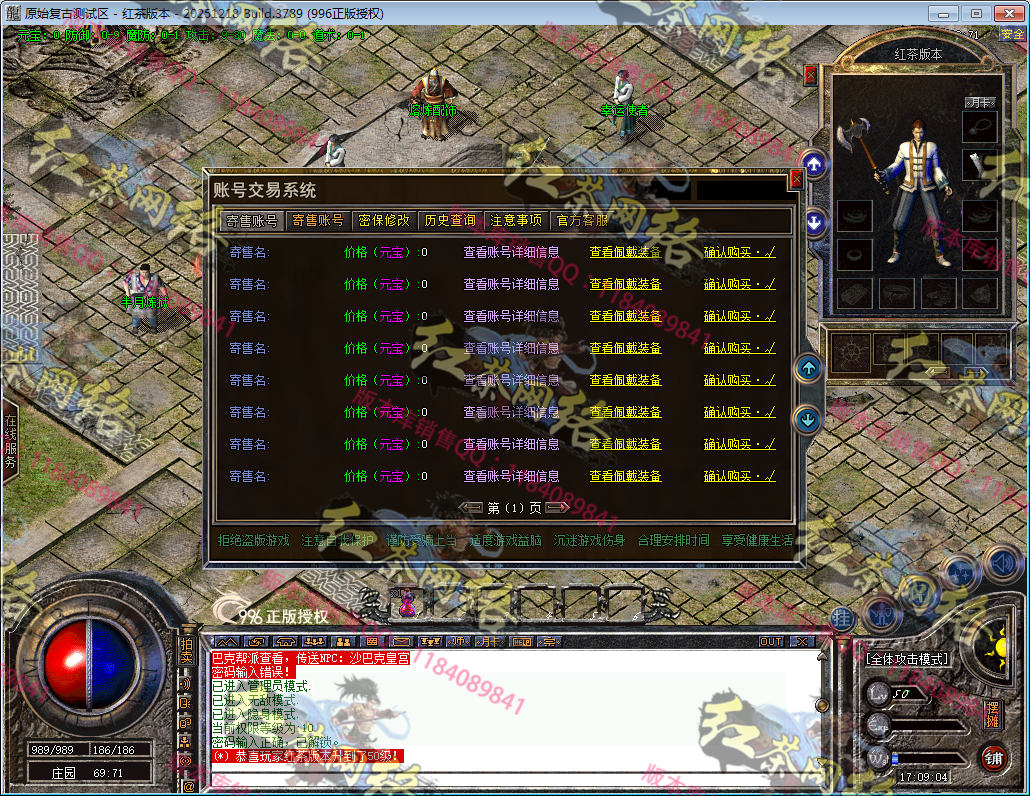
Task: Click 查看佩戴装备 in the first listing row
Action: (625, 252)
